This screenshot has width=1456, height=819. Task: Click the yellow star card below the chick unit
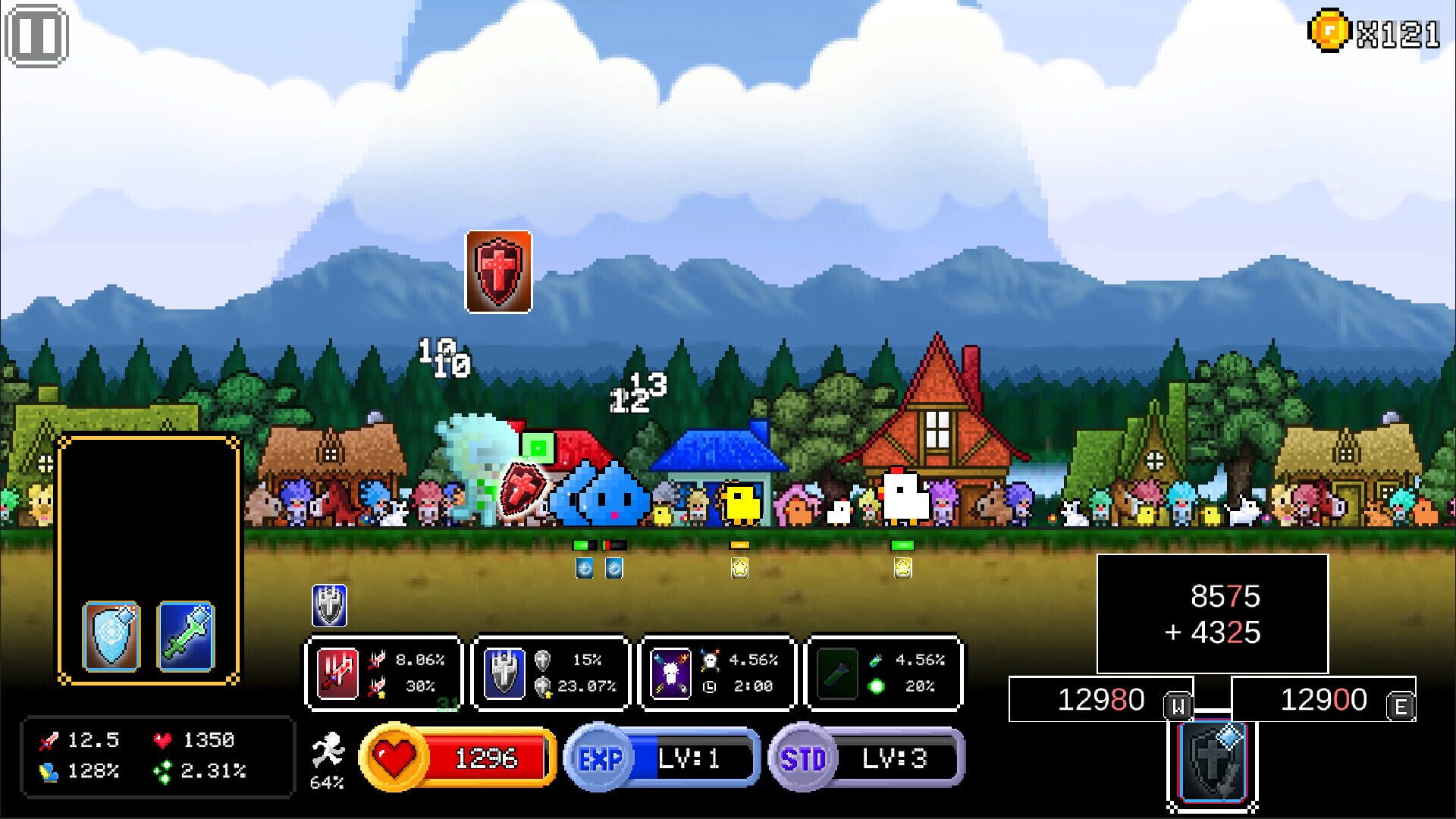click(x=738, y=566)
